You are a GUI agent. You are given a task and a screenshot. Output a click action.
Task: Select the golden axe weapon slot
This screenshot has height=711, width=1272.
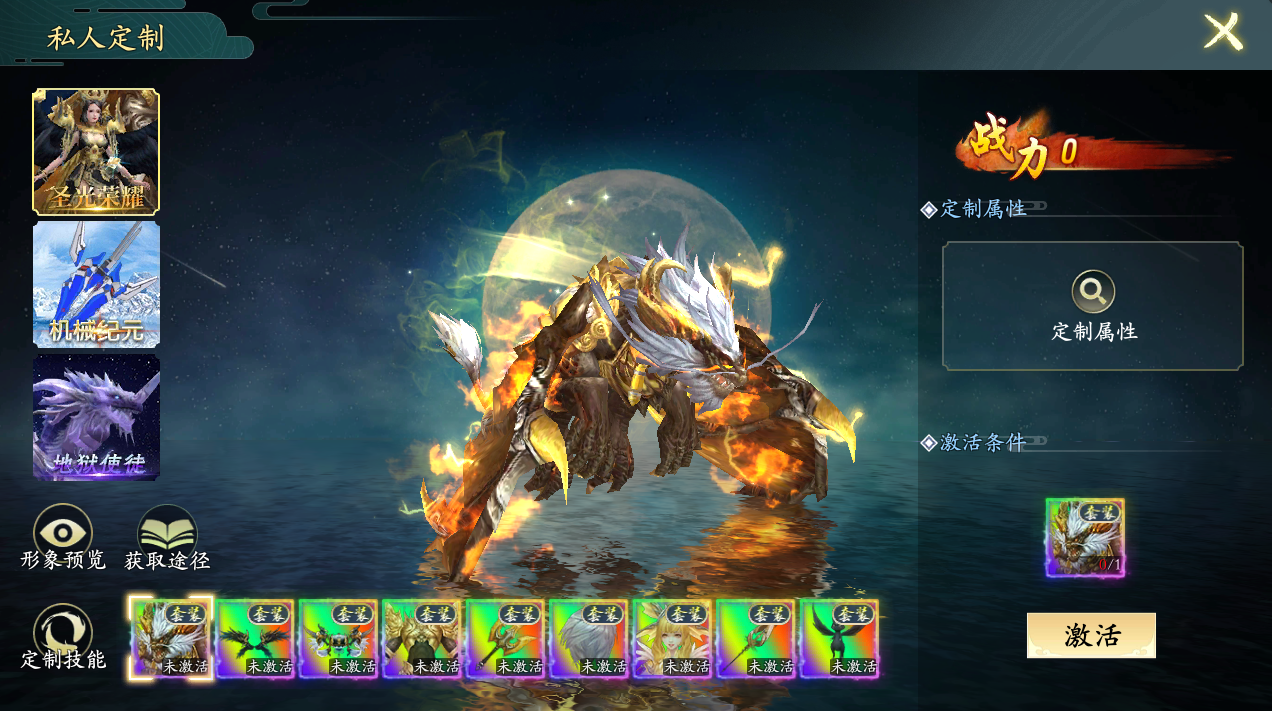coord(506,638)
